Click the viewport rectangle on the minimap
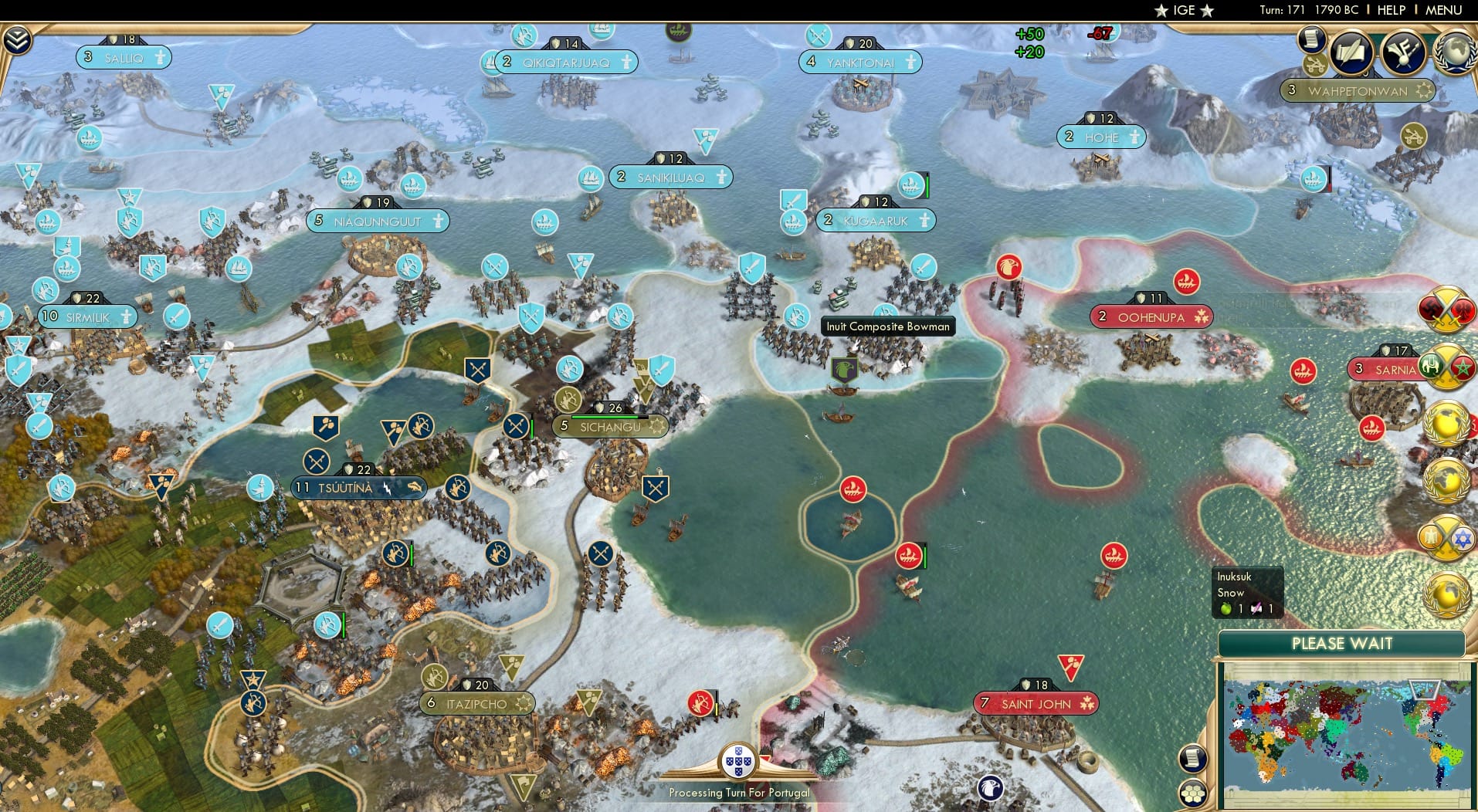Viewport: 1478px width, 812px height. click(1425, 689)
